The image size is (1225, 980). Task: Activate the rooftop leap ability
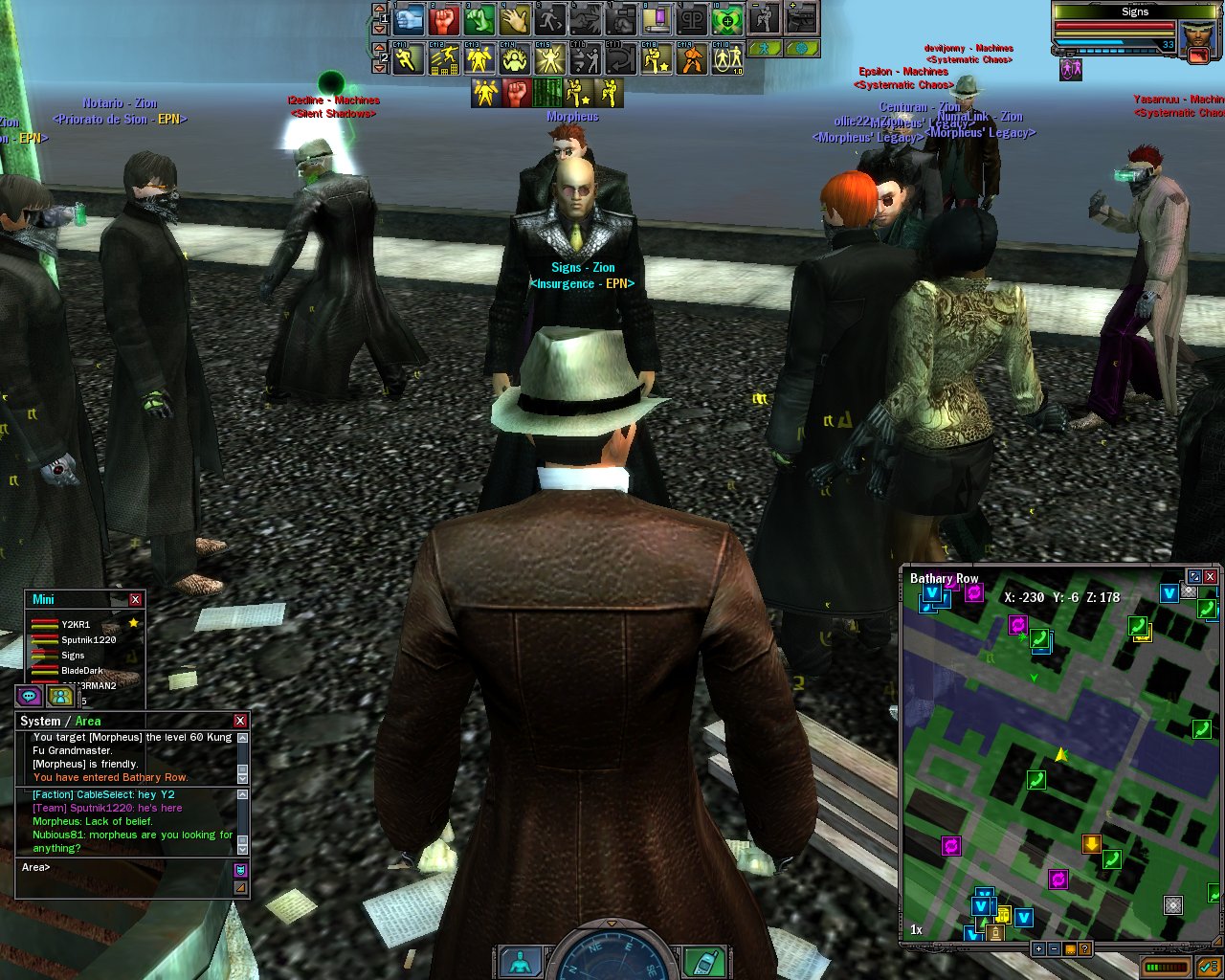pyautogui.click(x=445, y=59)
